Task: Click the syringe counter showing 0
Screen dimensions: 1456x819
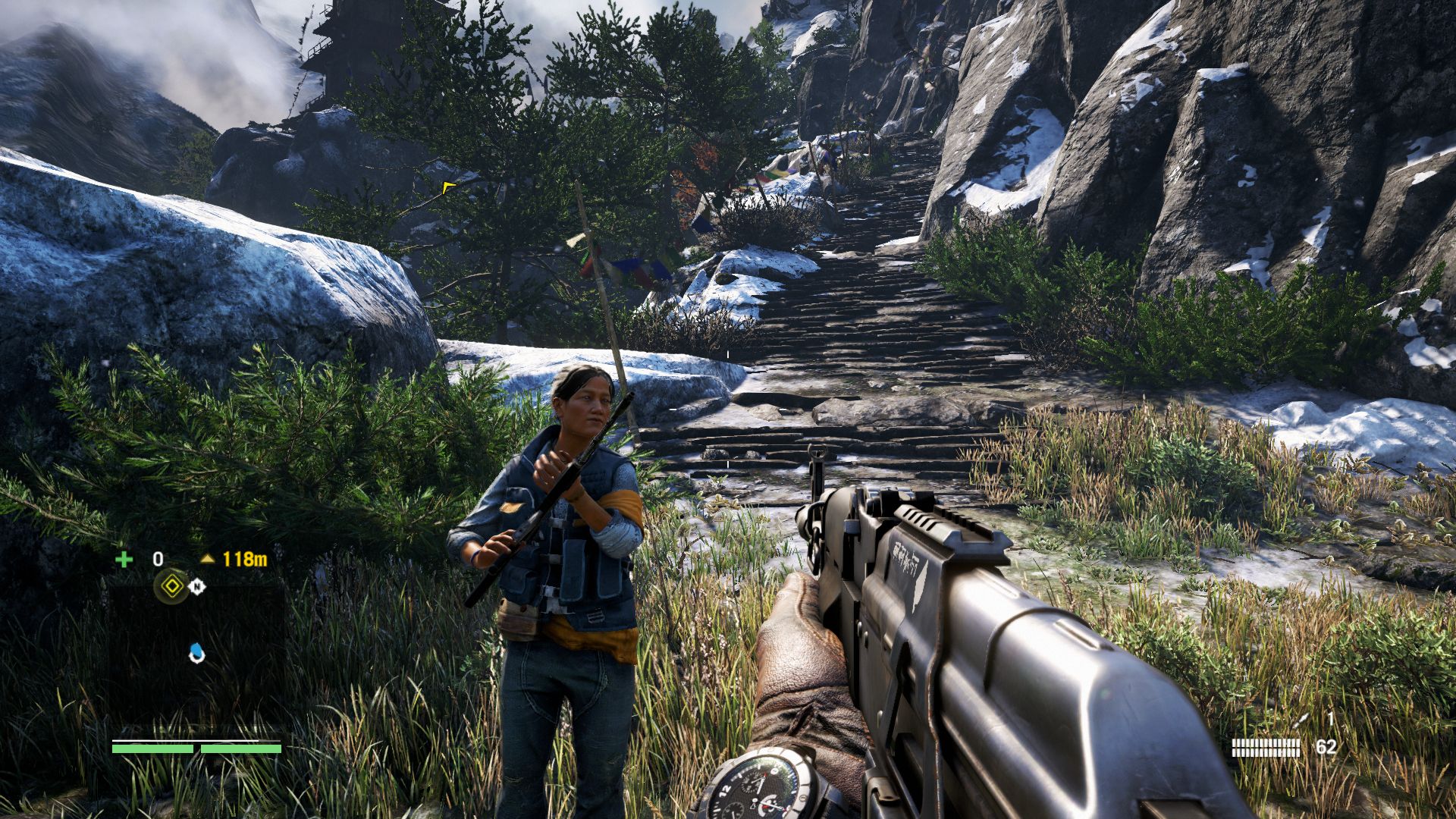Action: tap(158, 558)
